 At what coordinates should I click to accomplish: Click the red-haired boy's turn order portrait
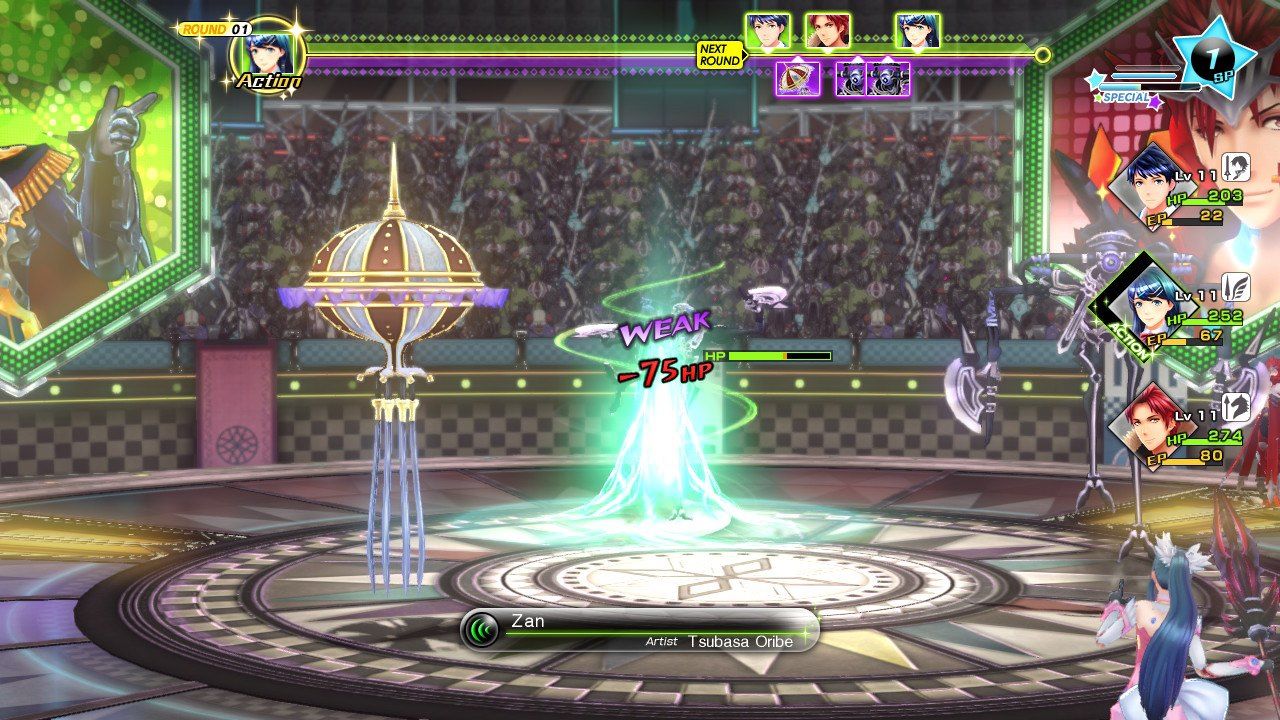(827, 31)
